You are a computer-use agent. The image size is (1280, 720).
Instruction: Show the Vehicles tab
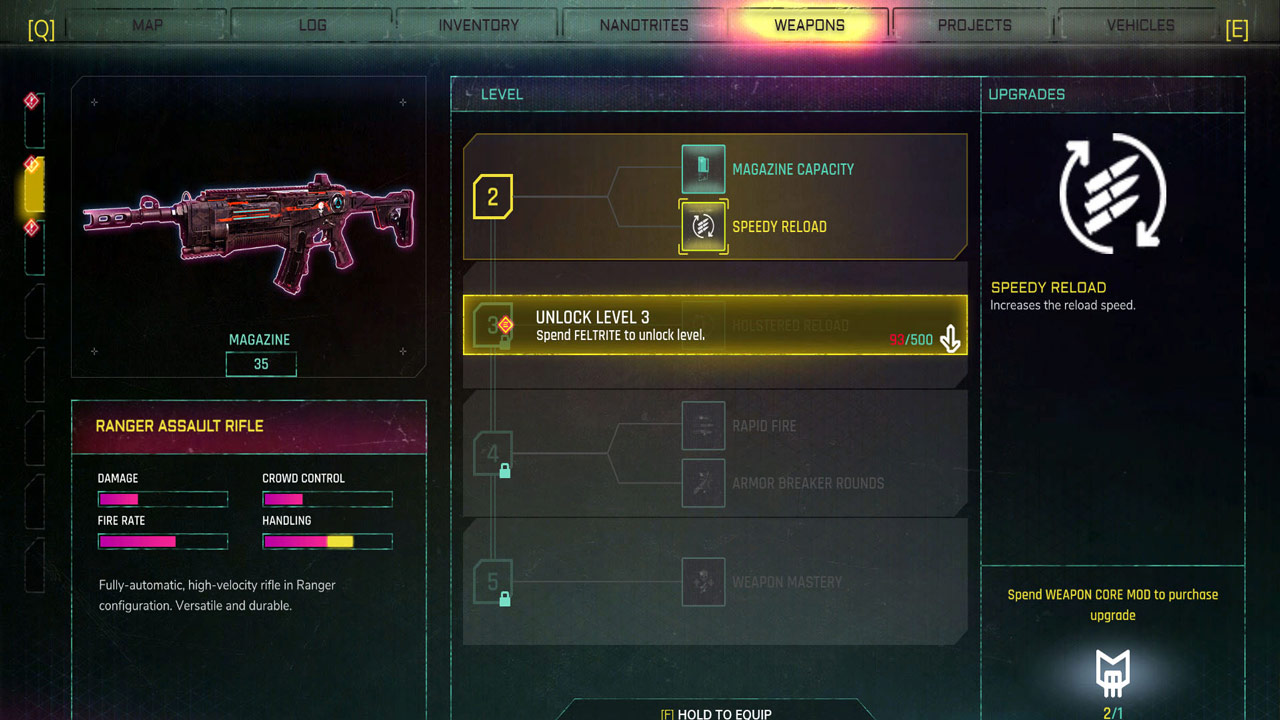(1140, 25)
